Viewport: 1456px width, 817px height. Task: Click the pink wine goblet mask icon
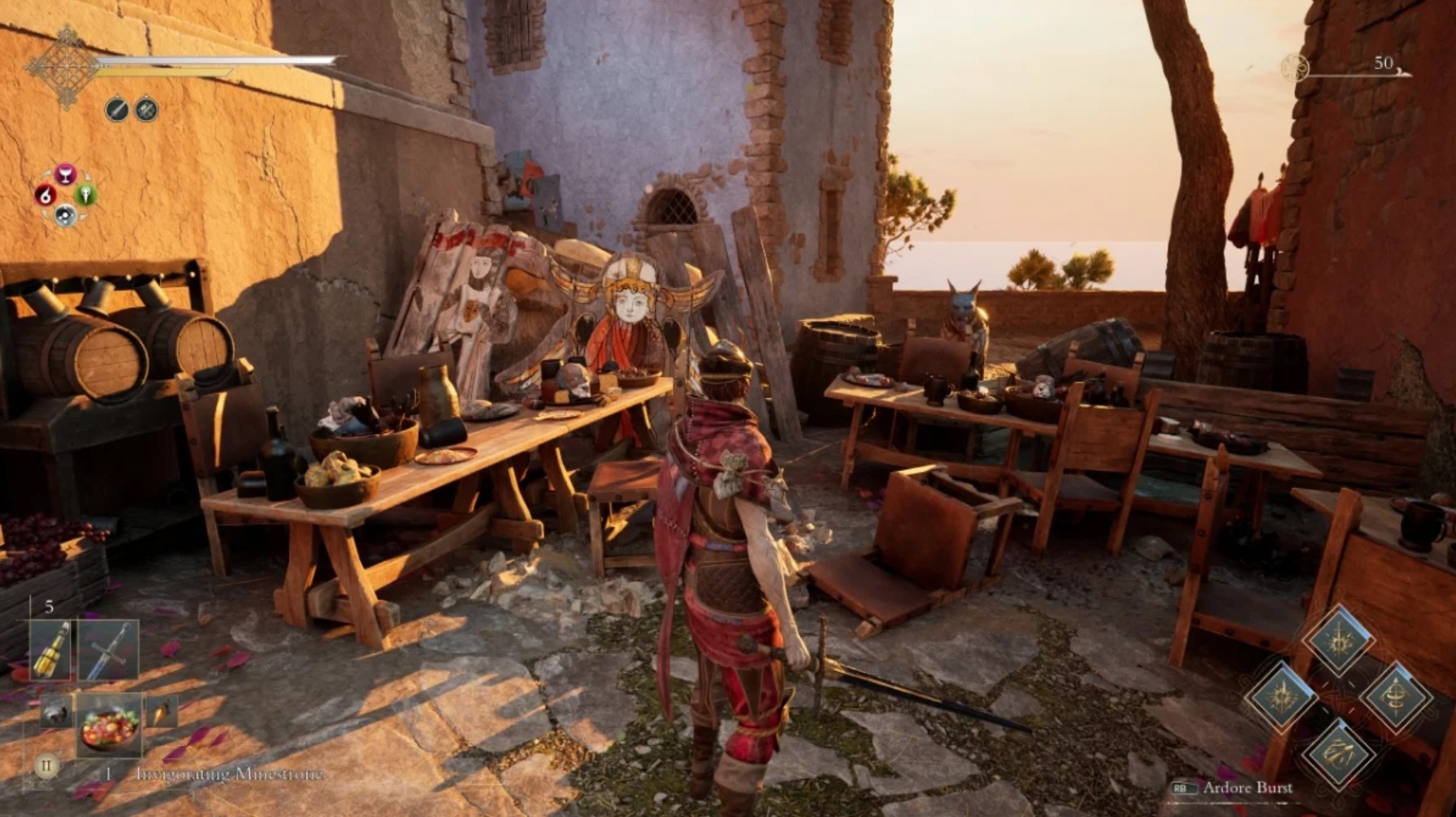tap(66, 174)
